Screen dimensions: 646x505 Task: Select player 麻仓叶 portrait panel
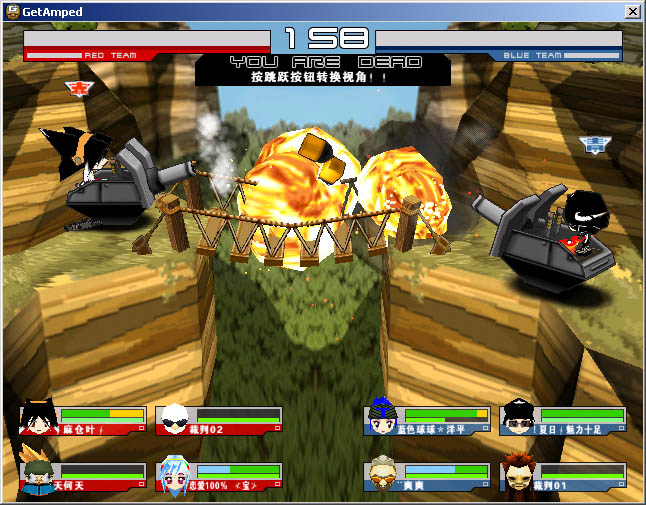[x=82, y=420]
